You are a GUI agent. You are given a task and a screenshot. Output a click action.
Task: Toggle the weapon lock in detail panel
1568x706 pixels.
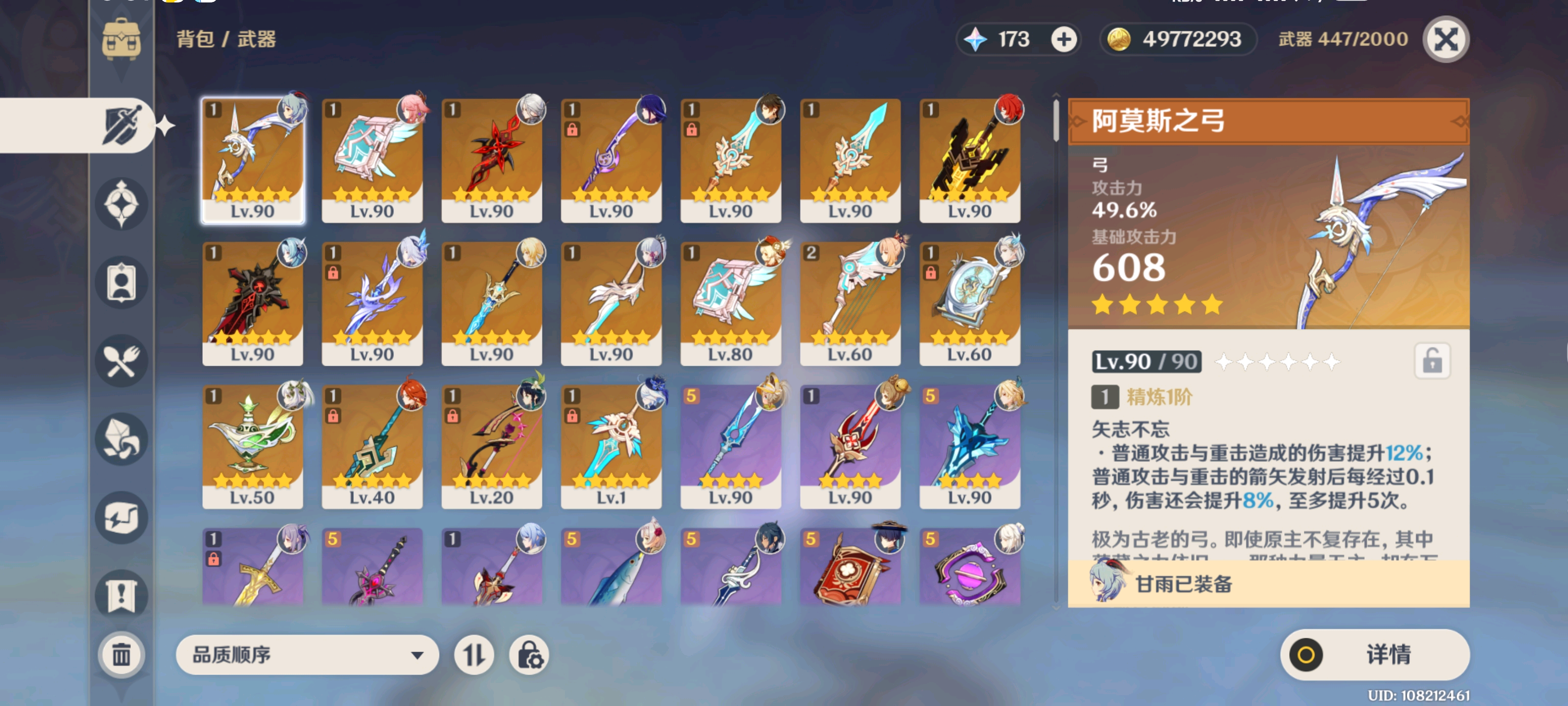[x=1432, y=361]
